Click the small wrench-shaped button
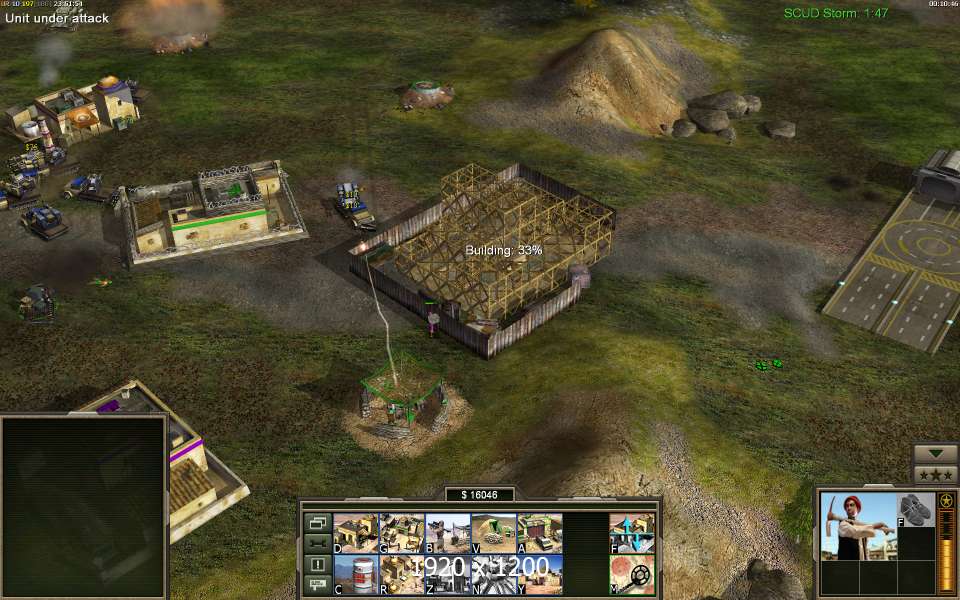Screen dimensions: 960x600 pyautogui.click(x=318, y=543)
